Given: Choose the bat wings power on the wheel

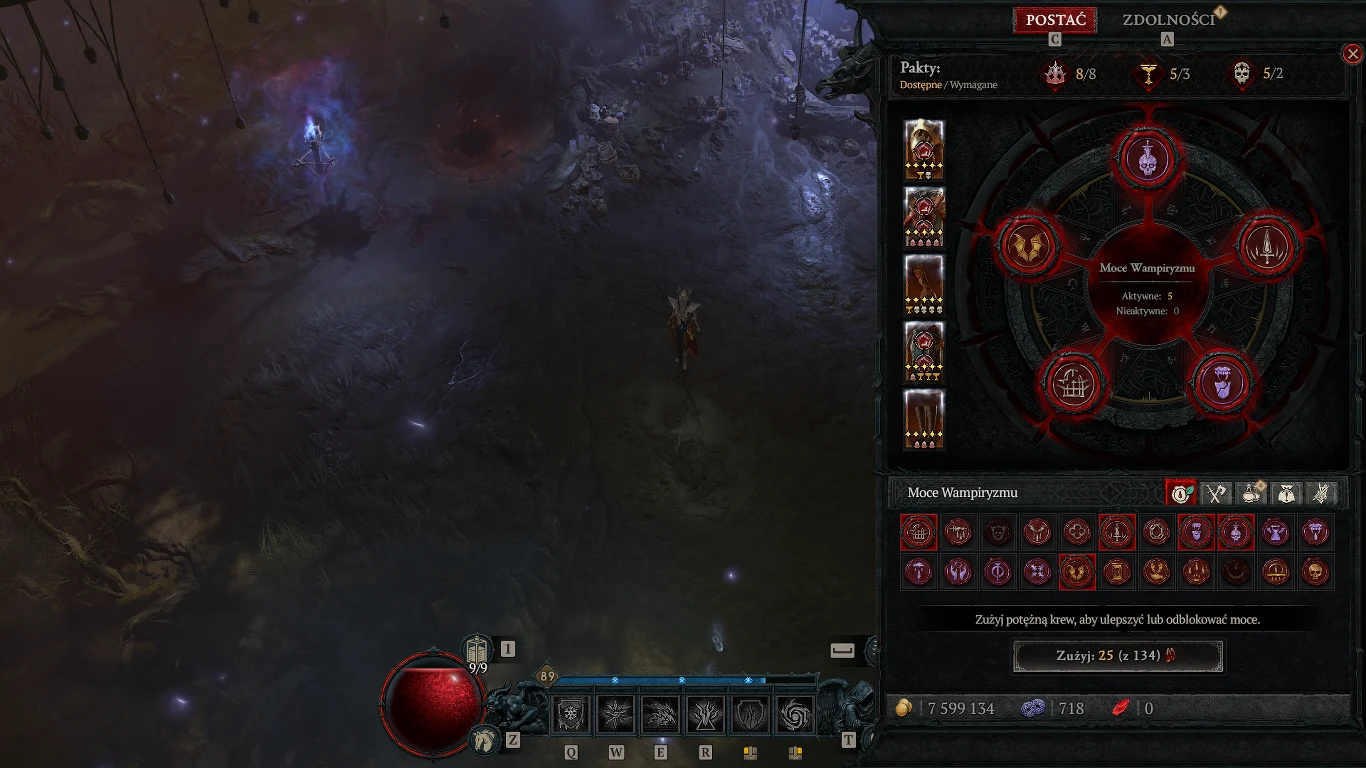Looking at the screenshot, I should (x=1029, y=245).
